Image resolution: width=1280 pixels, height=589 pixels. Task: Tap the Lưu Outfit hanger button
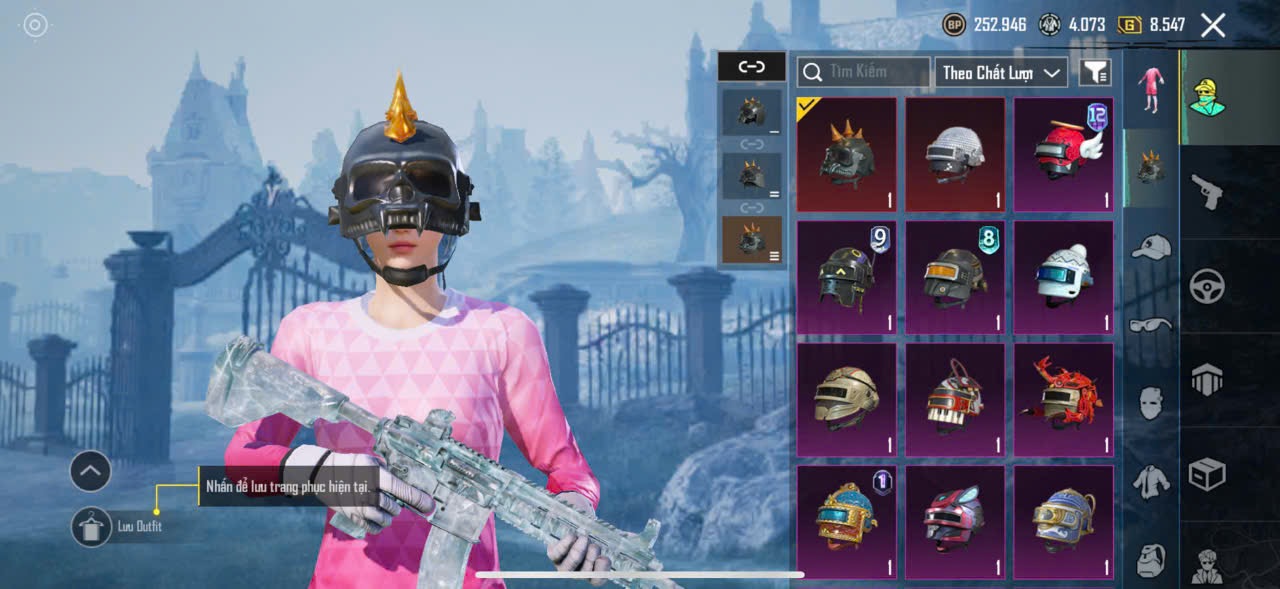(92, 527)
